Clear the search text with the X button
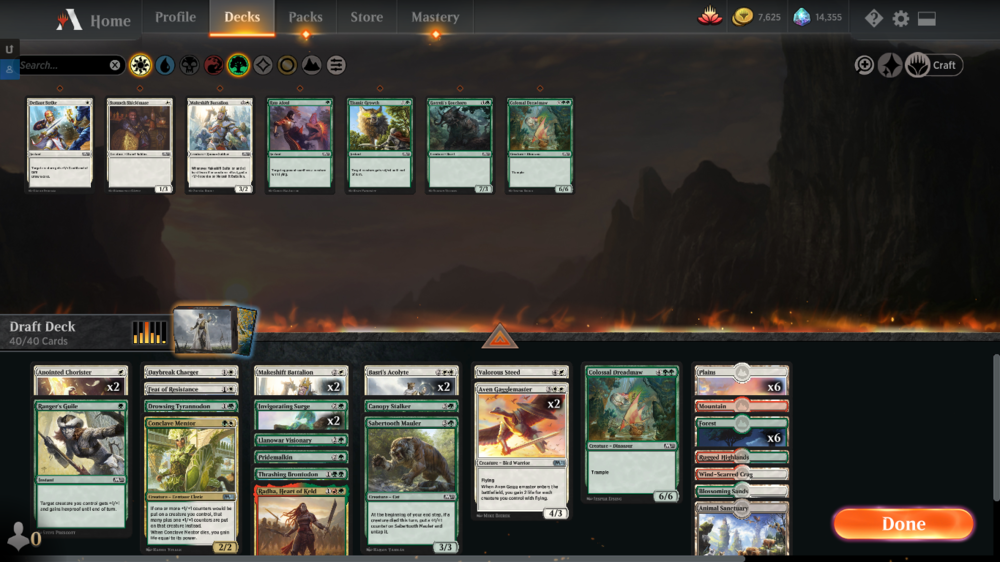1000x562 pixels. click(115, 65)
